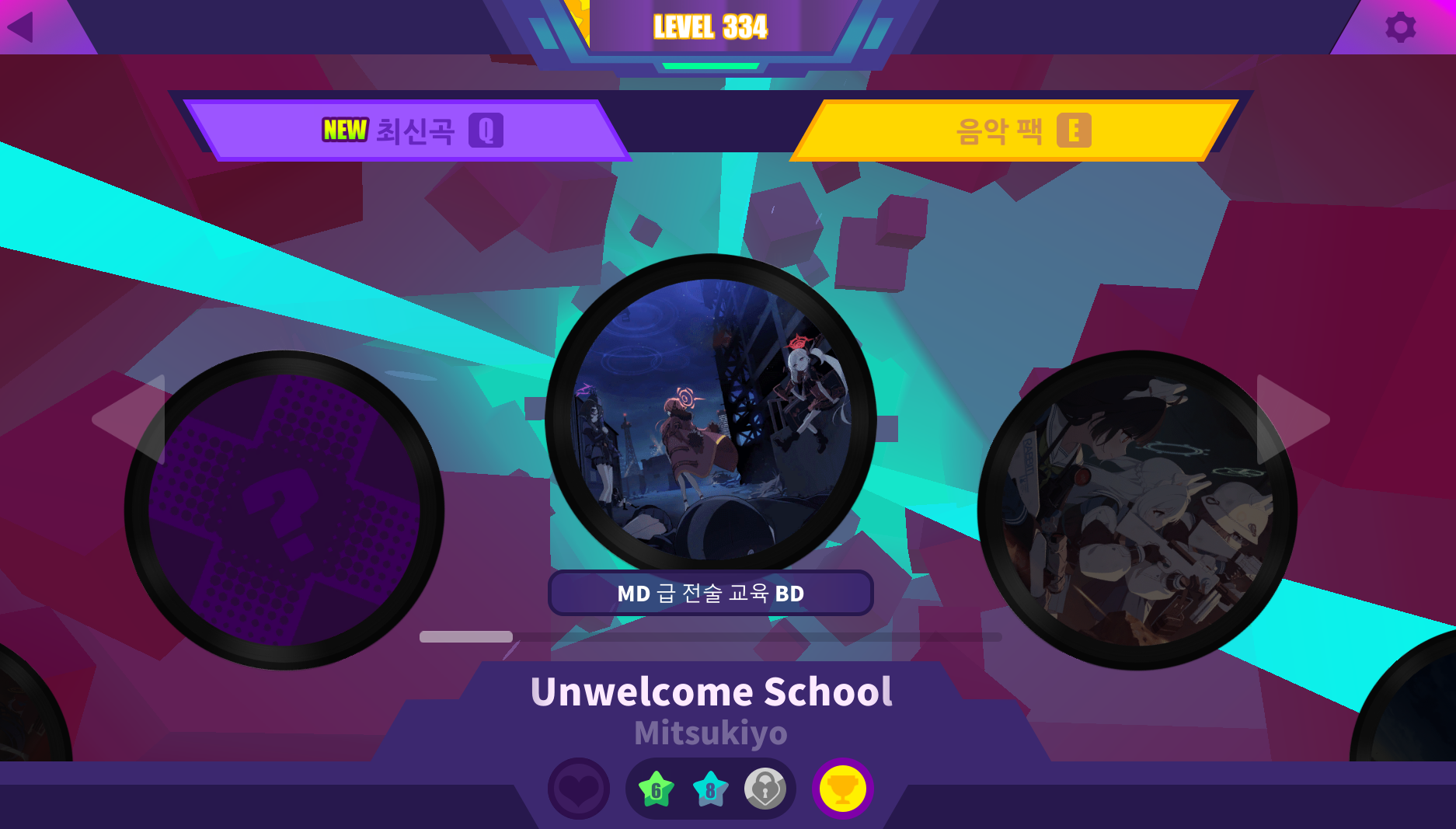The image size is (1456, 829).
Task: Select the green 6-star difficulty
Action: click(x=657, y=789)
